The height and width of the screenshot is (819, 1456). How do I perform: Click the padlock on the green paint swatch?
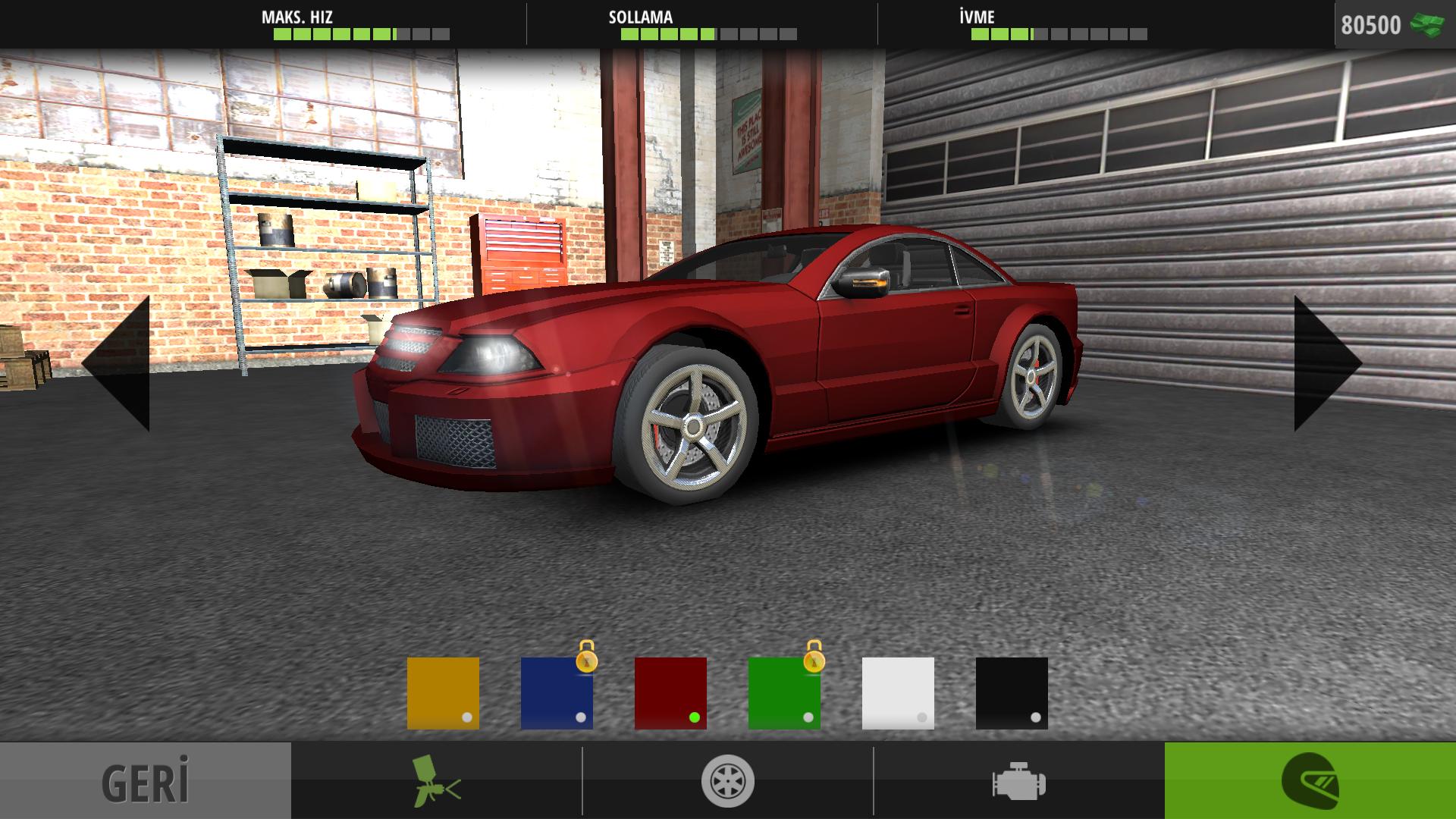point(814,661)
